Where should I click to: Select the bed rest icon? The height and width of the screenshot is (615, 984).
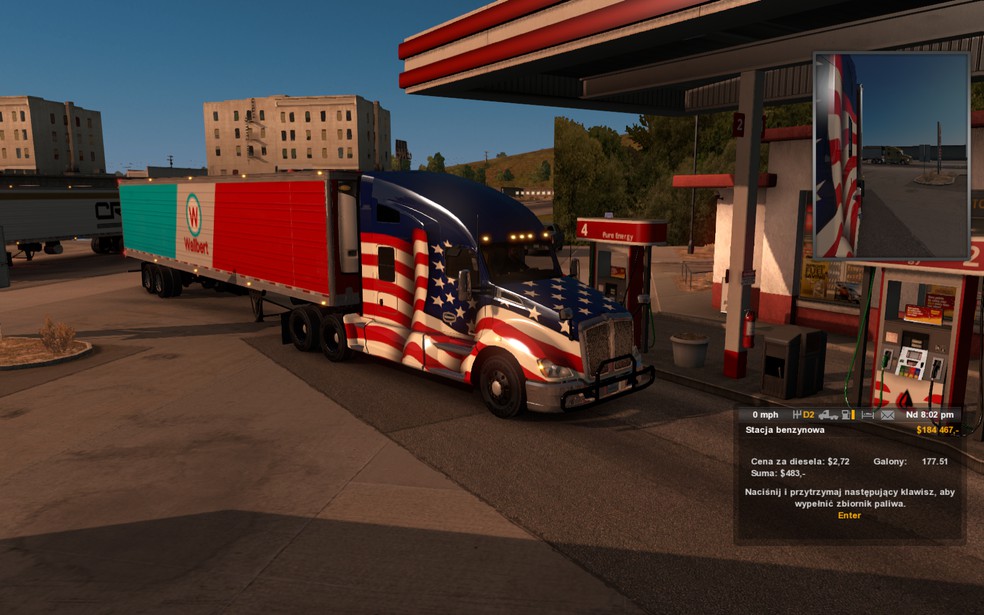pyautogui.click(x=867, y=415)
